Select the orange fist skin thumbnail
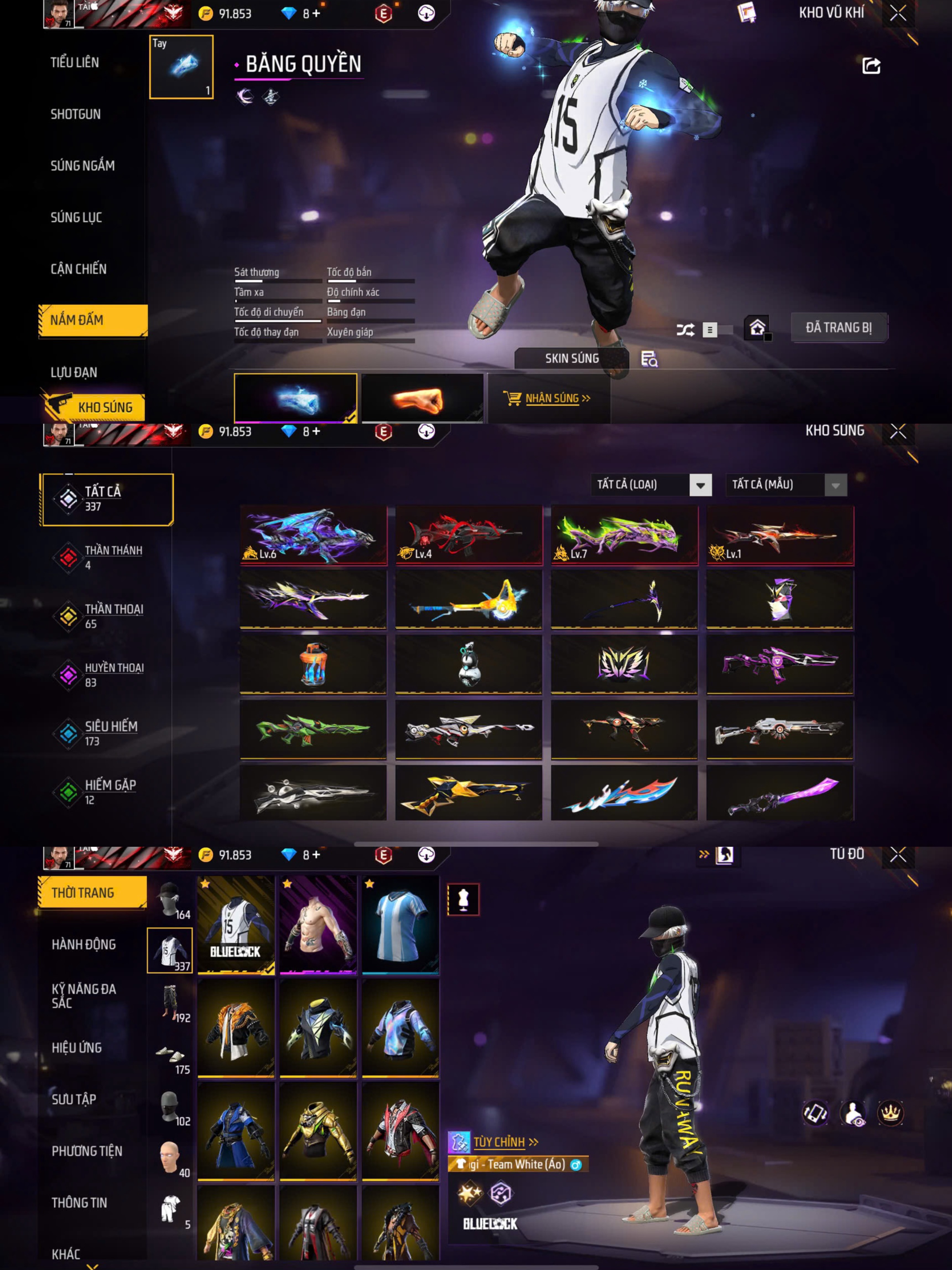Viewport: 952px width, 1270px height. pyautogui.click(x=422, y=399)
